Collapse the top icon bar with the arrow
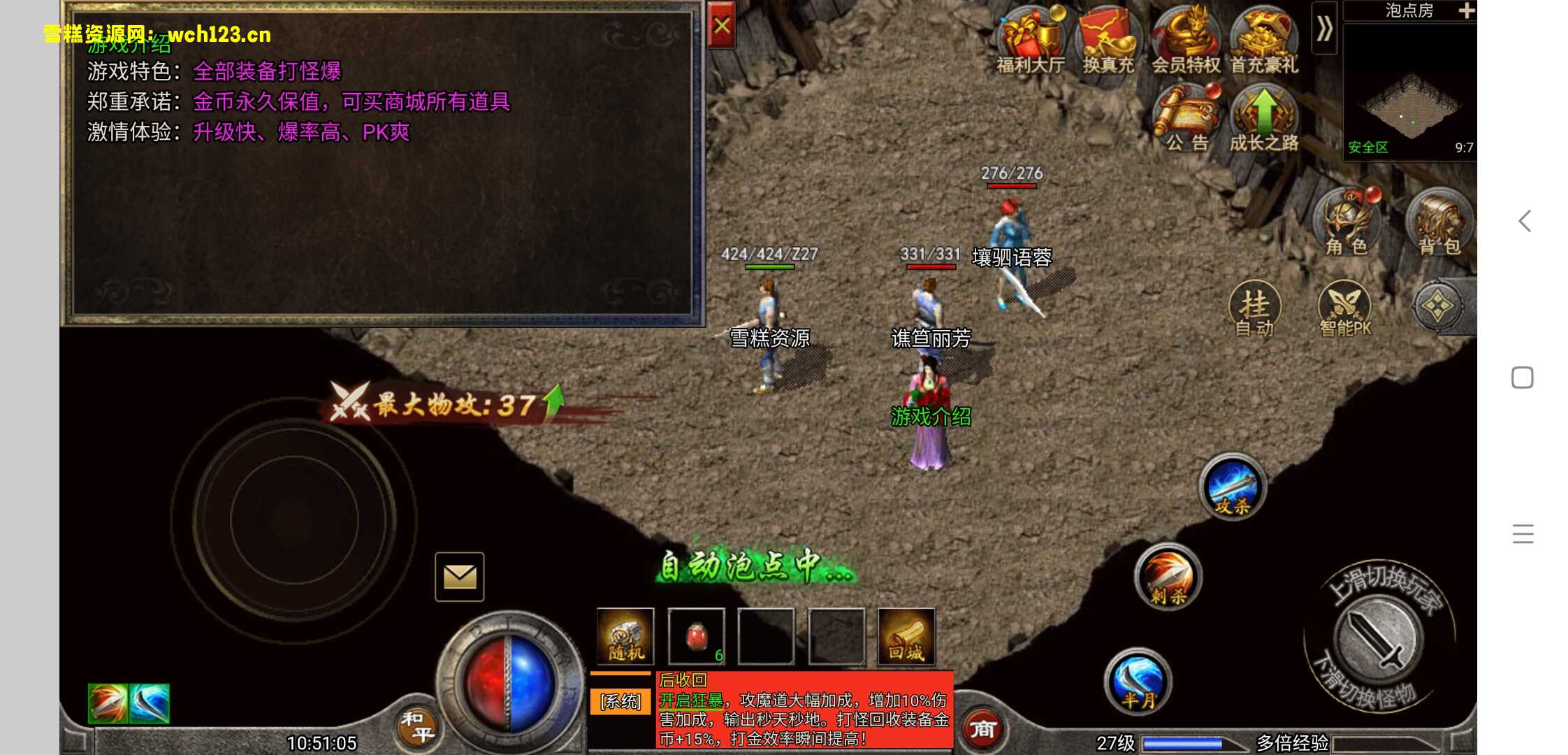Image resolution: width=1568 pixels, height=755 pixels. coord(1324,29)
